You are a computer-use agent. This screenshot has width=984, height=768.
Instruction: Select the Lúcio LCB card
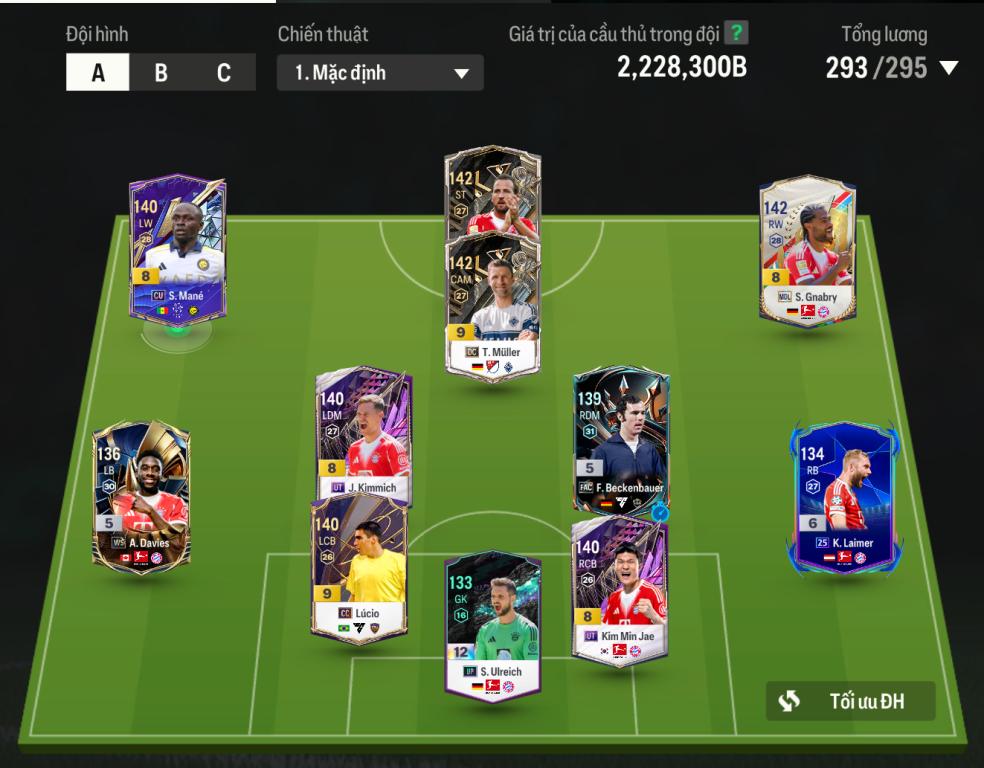coord(358,567)
